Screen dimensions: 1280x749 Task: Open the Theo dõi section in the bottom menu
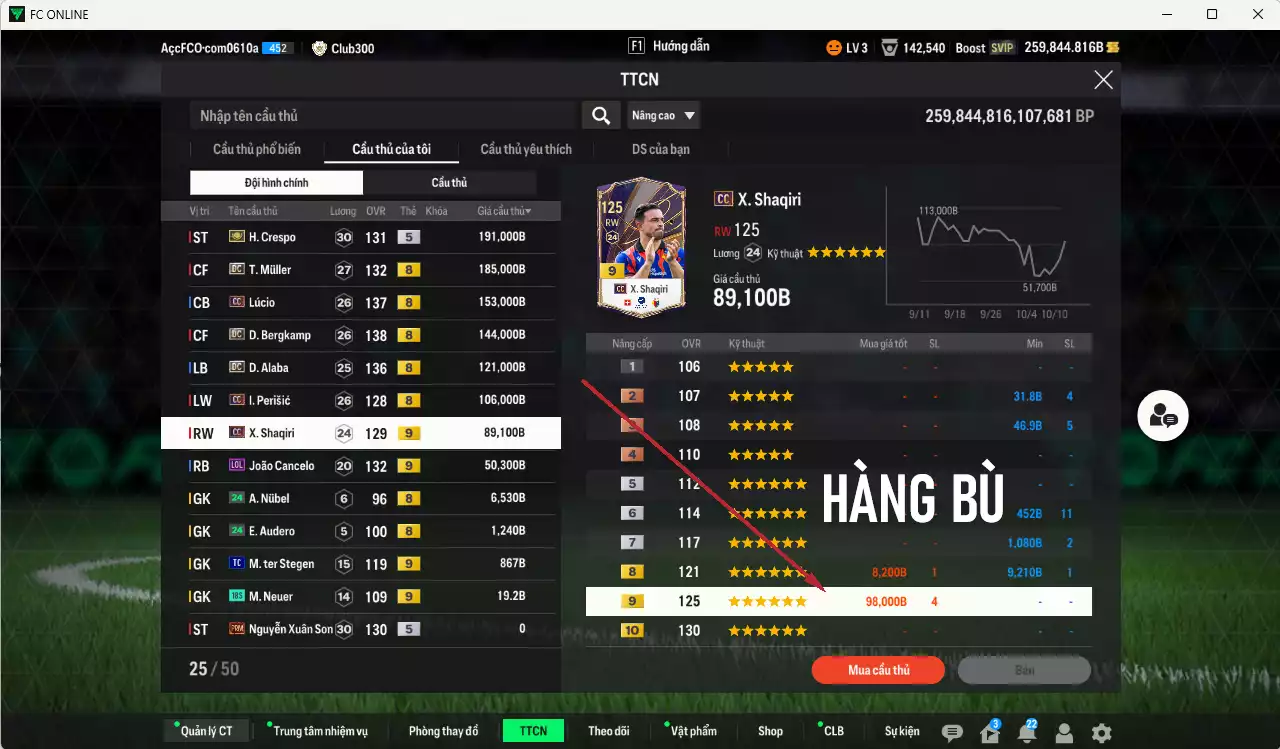click(x=609, y=731)
